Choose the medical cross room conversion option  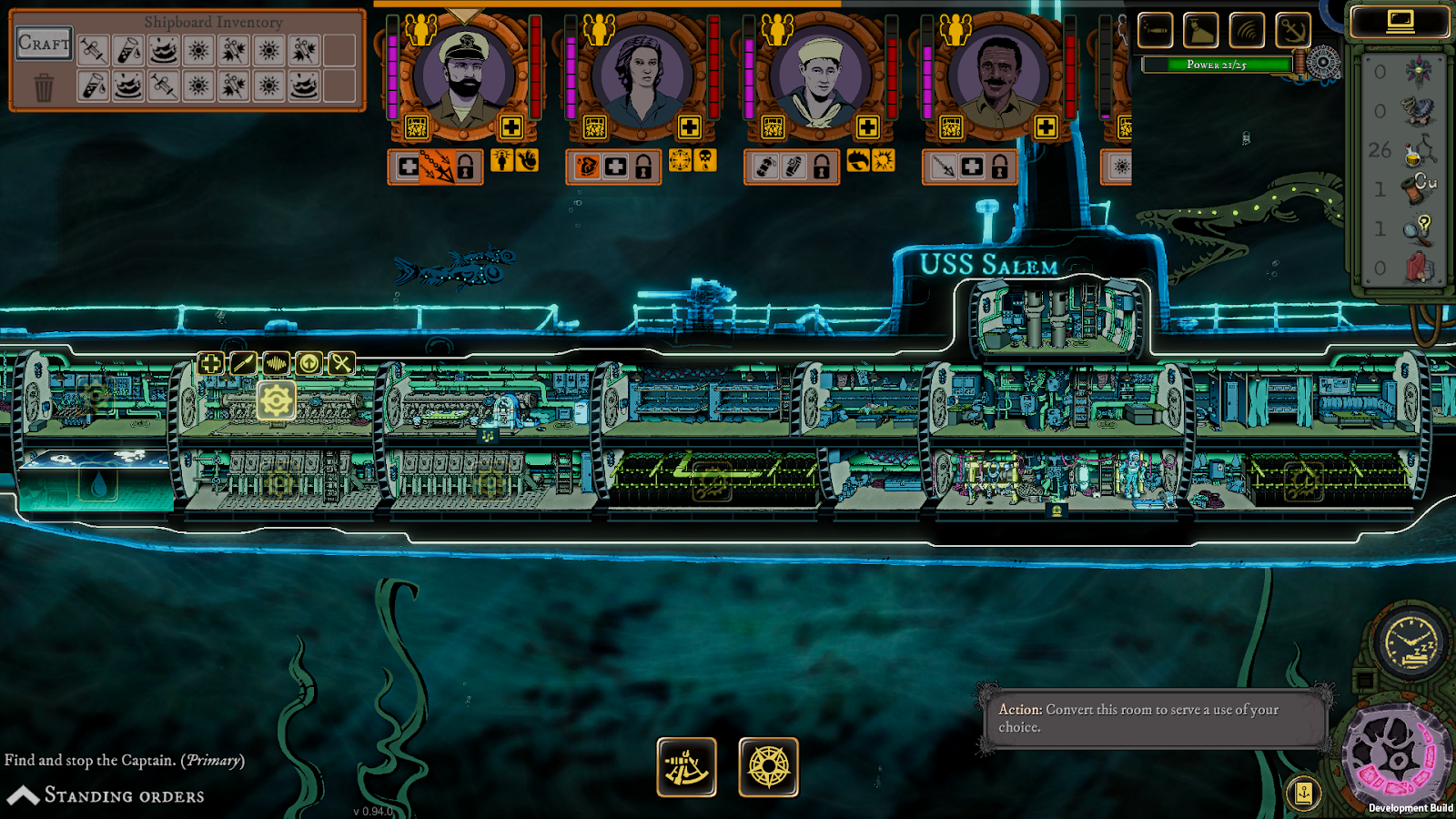210,364
